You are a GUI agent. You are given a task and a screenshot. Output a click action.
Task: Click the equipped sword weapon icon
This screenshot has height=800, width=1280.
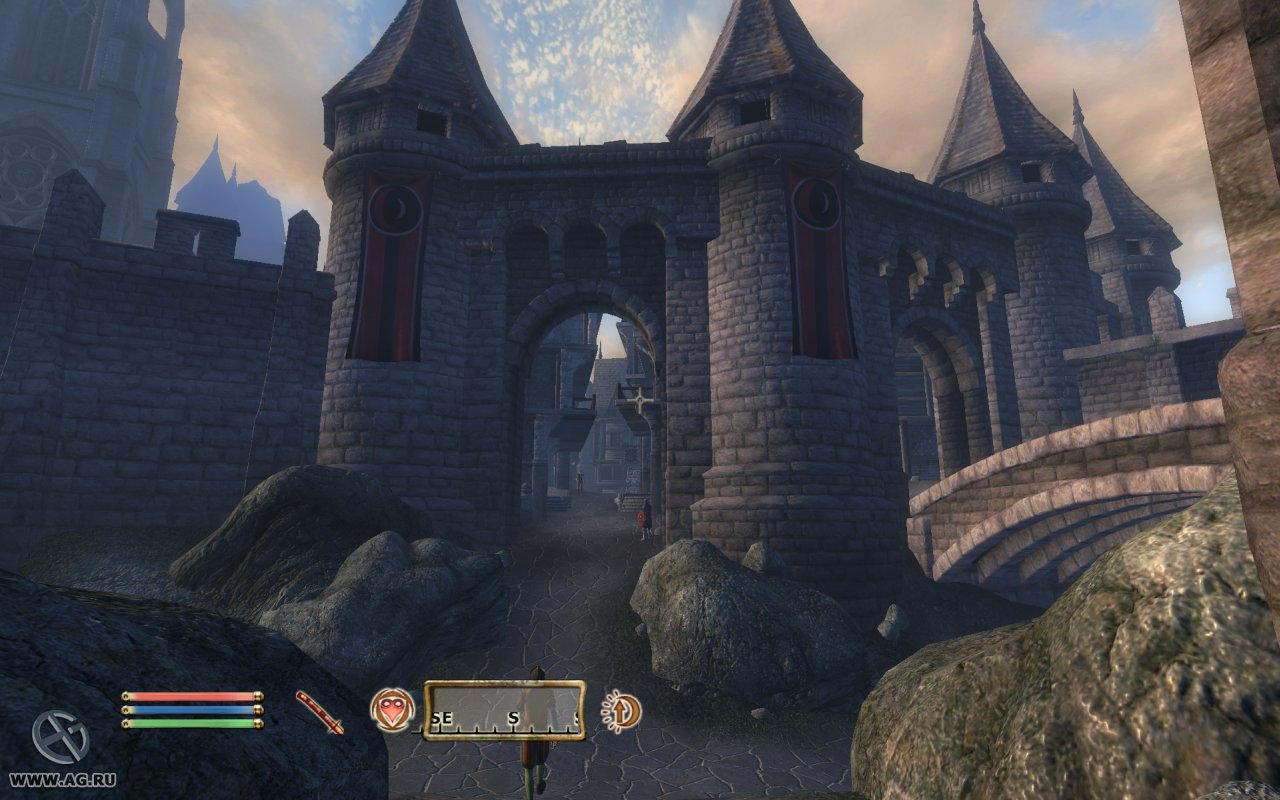tap(319, 711)
